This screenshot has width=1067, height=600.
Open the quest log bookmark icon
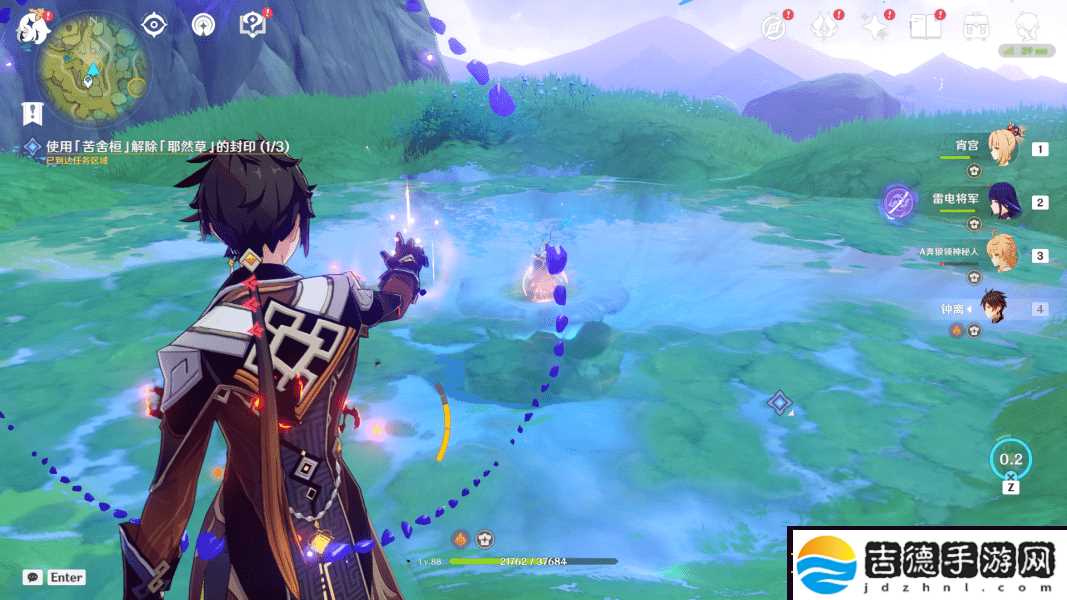click(x=35, y=114)
